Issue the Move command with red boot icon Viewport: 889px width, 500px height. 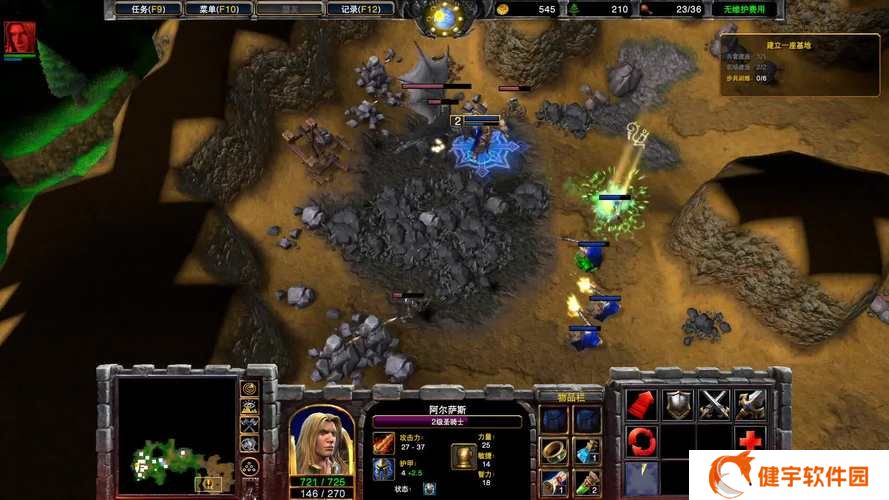click(640, 404)
